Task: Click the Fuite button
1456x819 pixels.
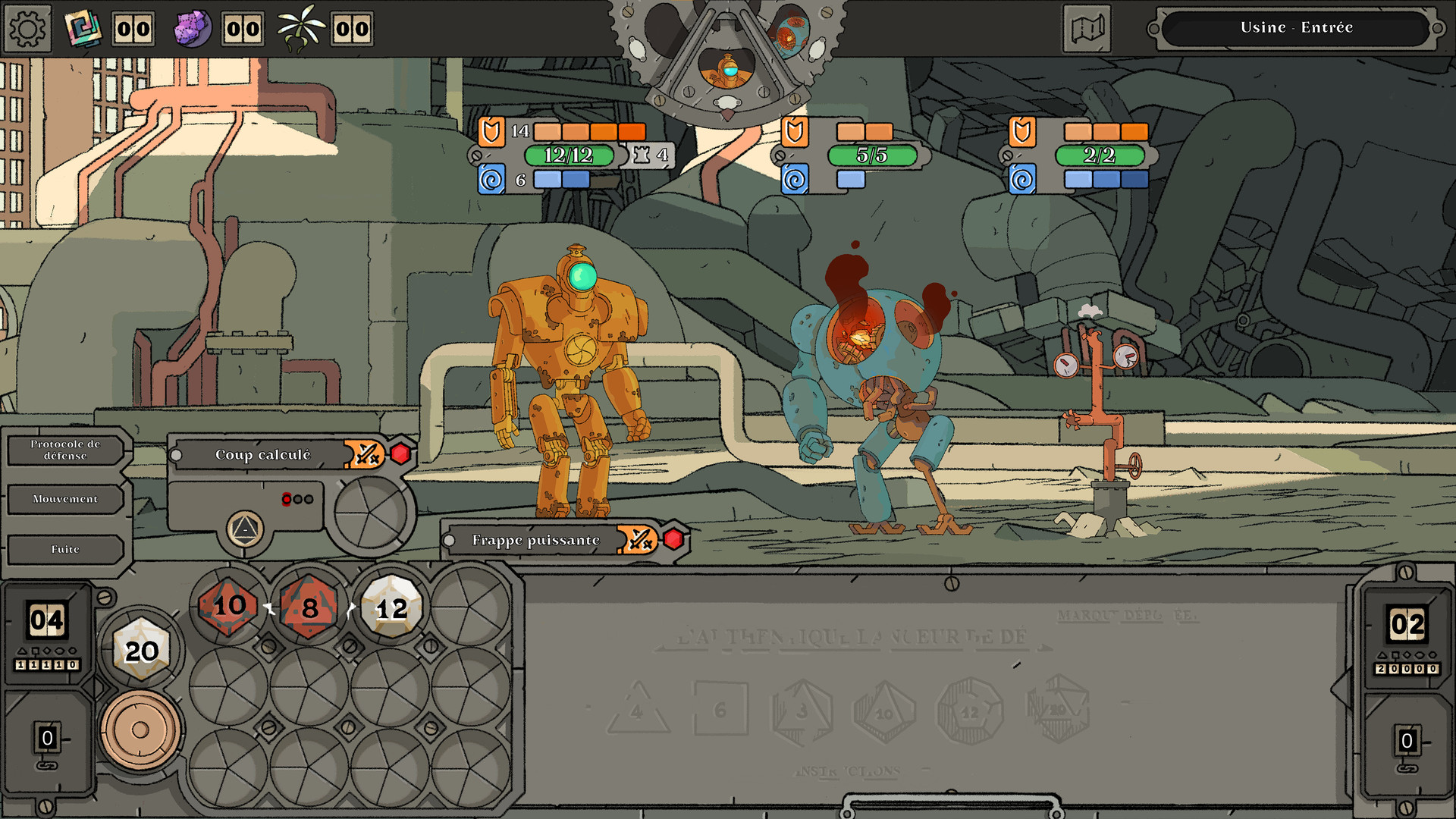Action: [x=64, y=548]
